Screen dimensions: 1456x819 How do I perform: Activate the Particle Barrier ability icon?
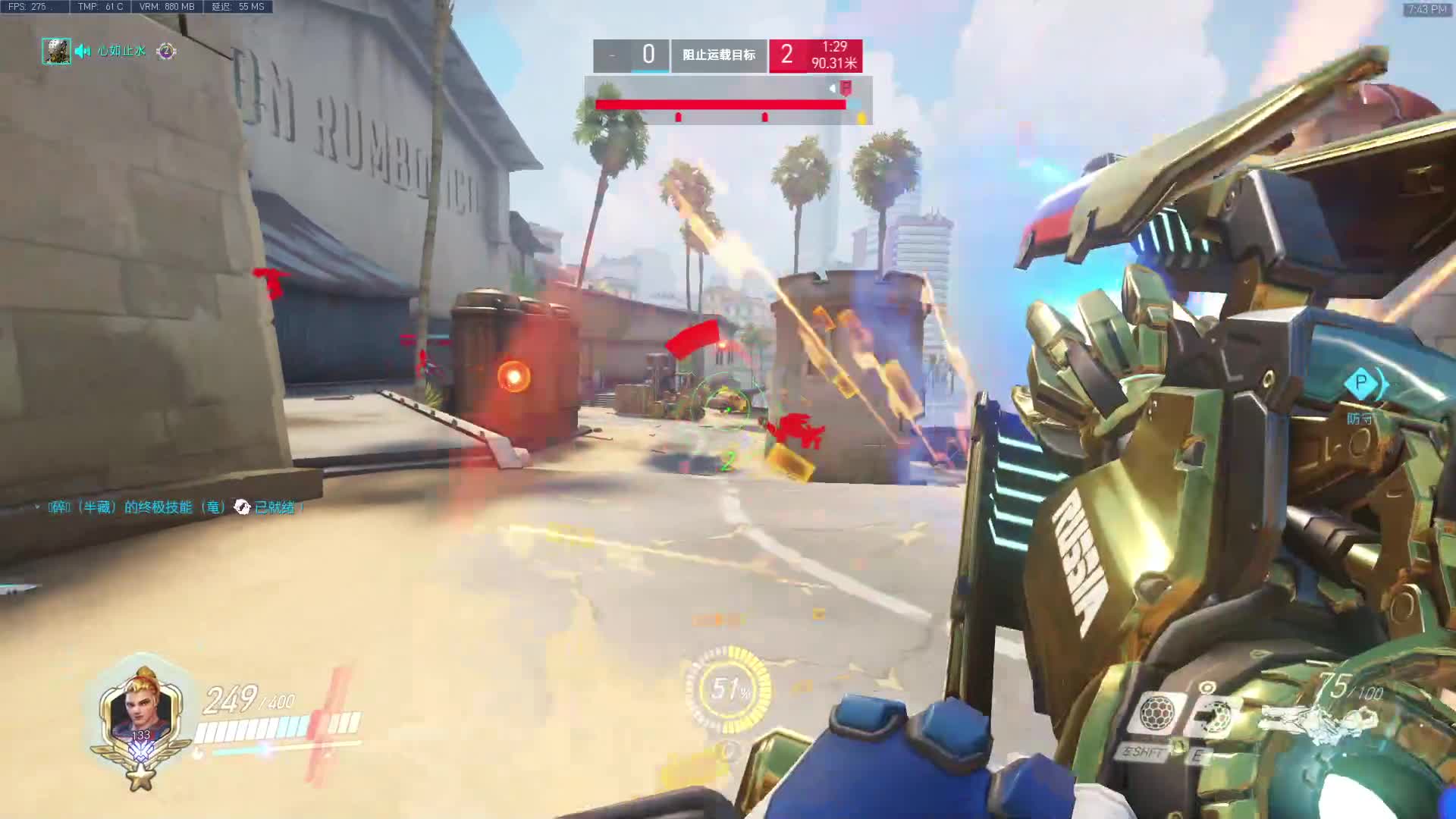tap(1155, 713)
